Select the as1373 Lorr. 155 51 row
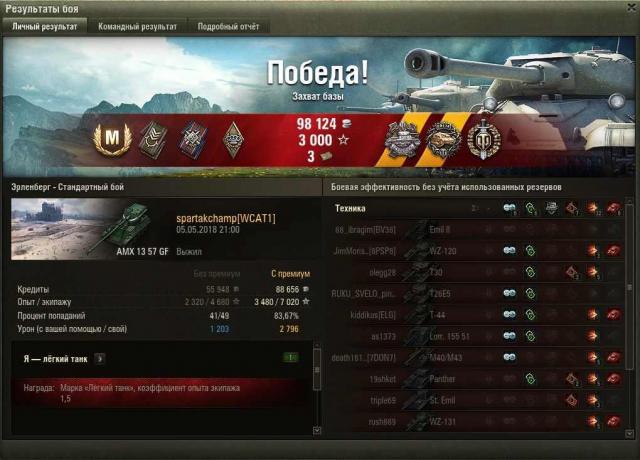This screenshot has height=460, width=640. [x=478, y=337]
